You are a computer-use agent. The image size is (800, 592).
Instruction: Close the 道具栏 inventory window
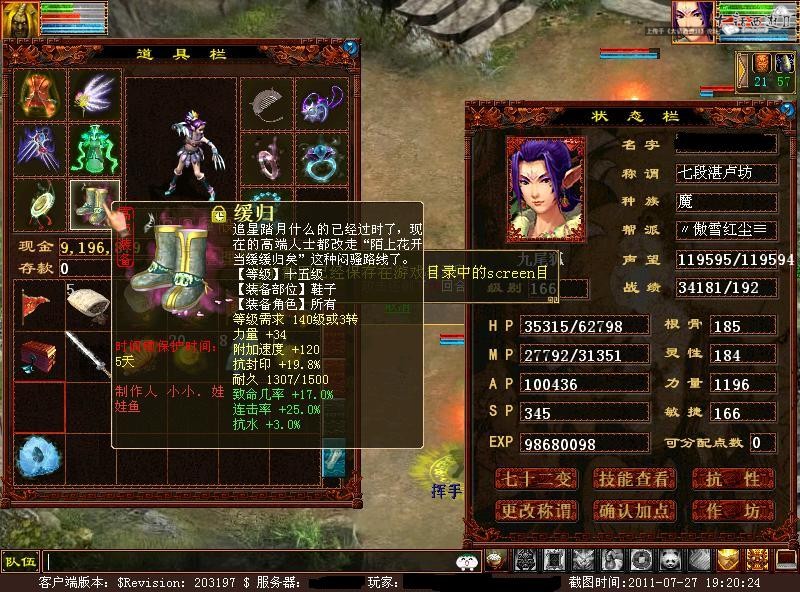(350, 46)
